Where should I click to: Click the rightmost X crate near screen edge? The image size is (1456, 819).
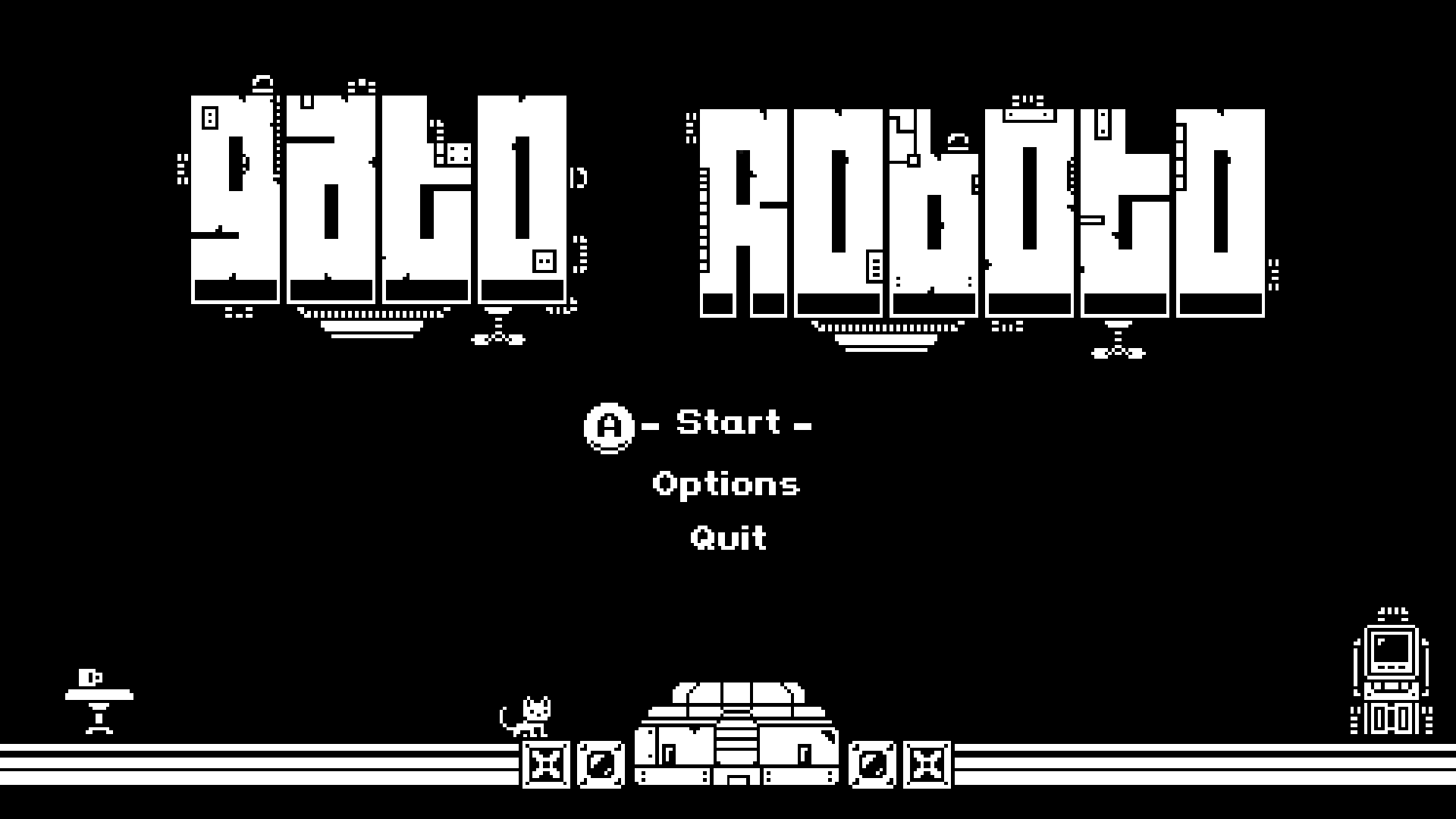927,766
